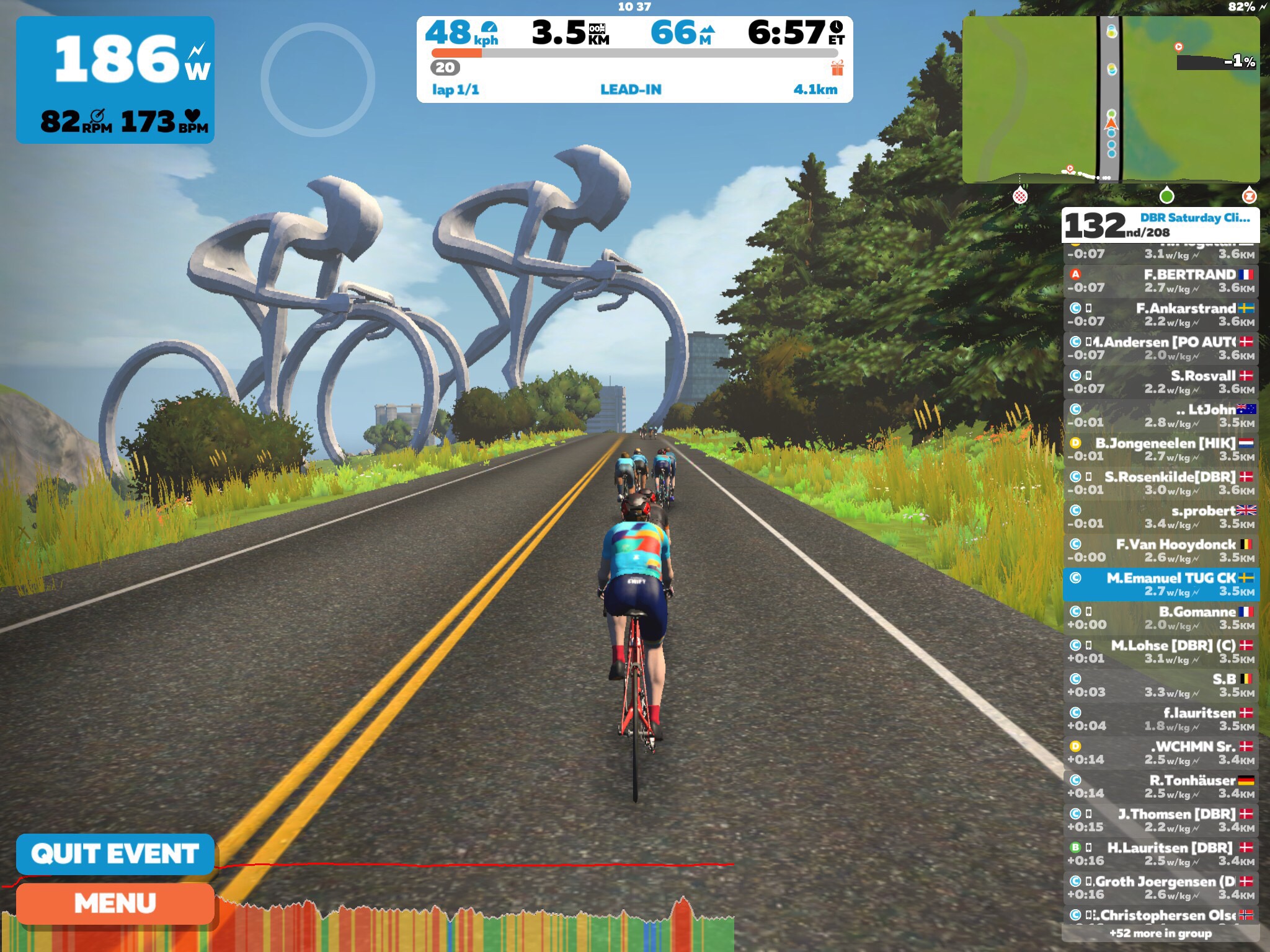This screenshot has height=952, width=1270.
Task: Click the empty power-up ring
Action: click(x=318, y=79)
